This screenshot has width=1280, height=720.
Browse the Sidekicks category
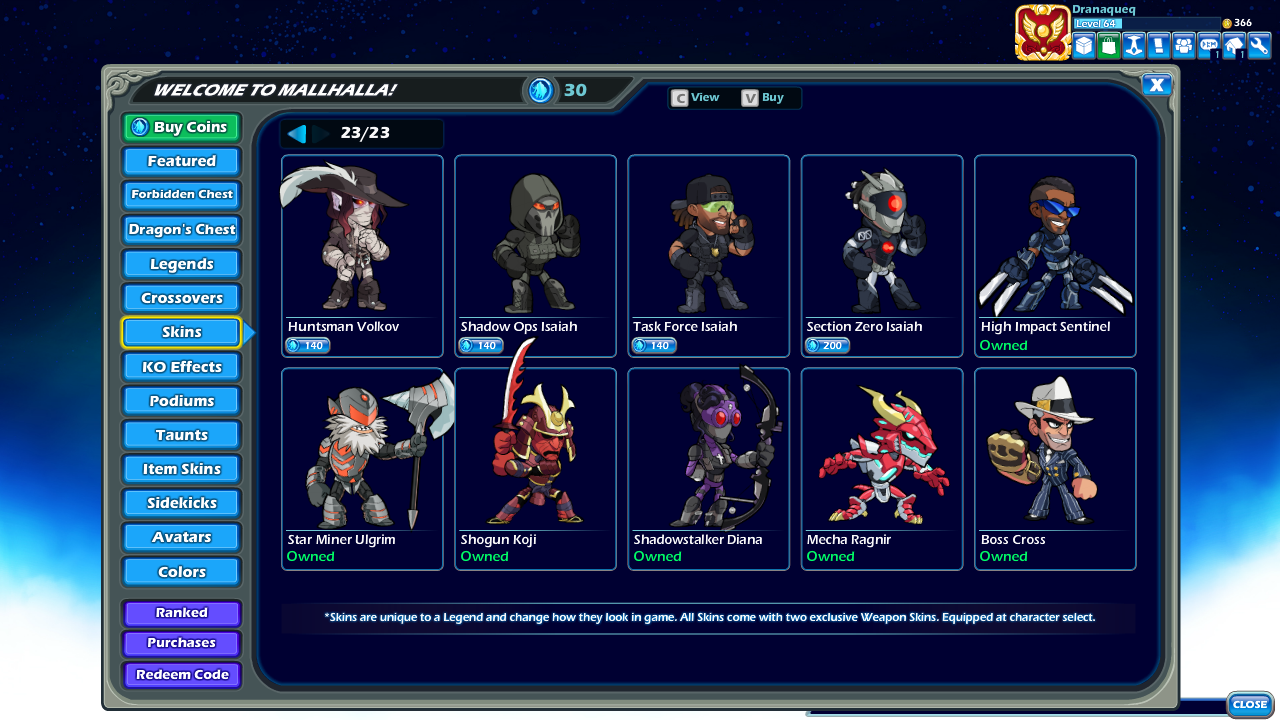point(181,503)
